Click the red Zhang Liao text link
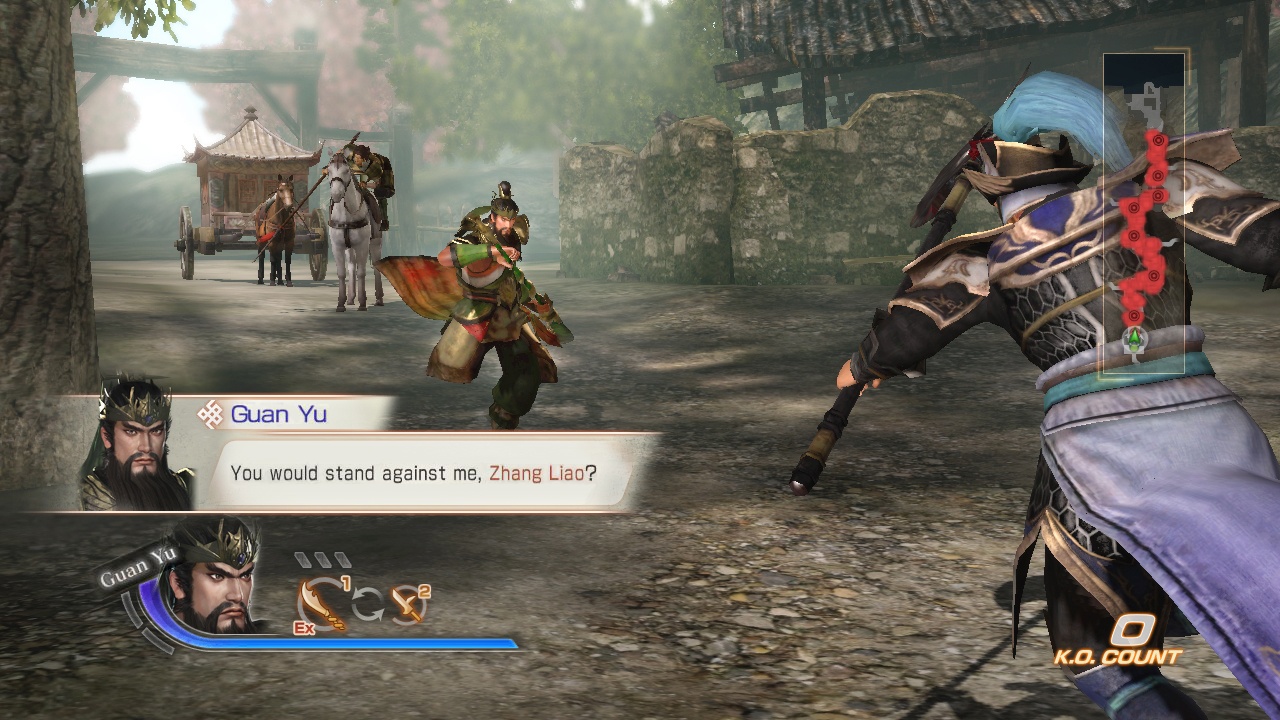This screenshot has width=1280, height=720. click(537, 471)
